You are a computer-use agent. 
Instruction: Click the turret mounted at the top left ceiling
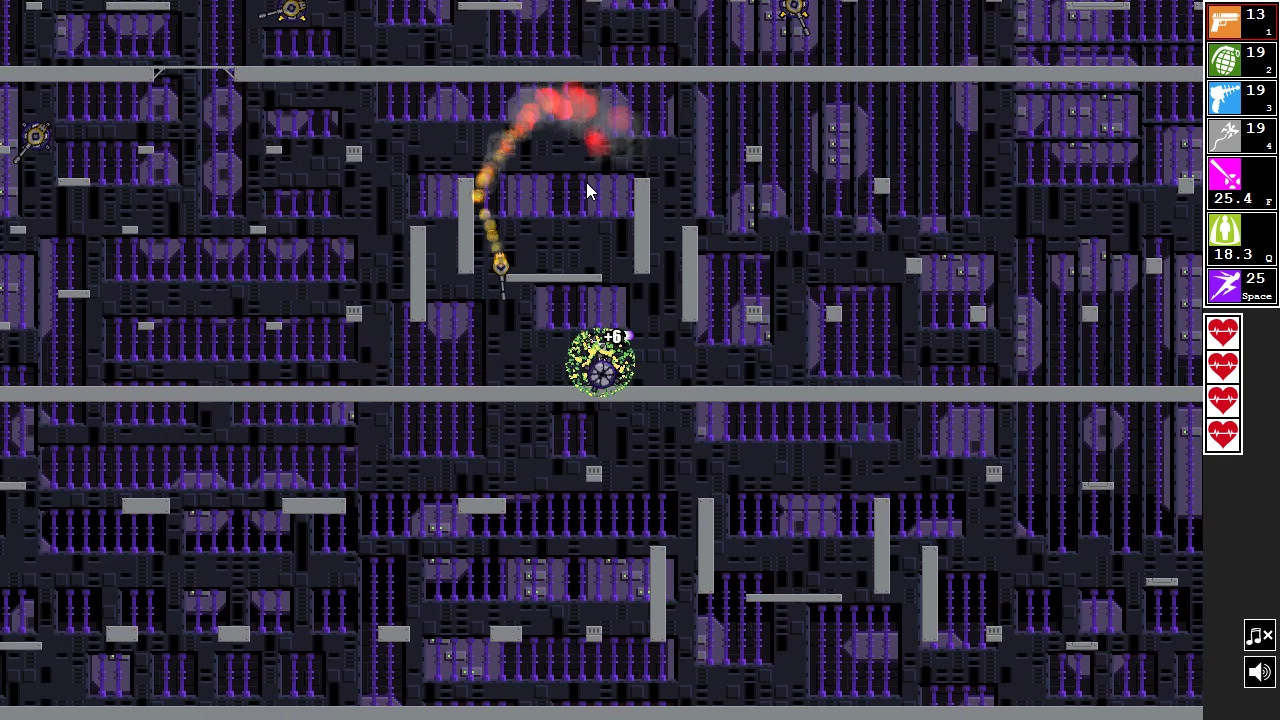click(x=289, y=10)
